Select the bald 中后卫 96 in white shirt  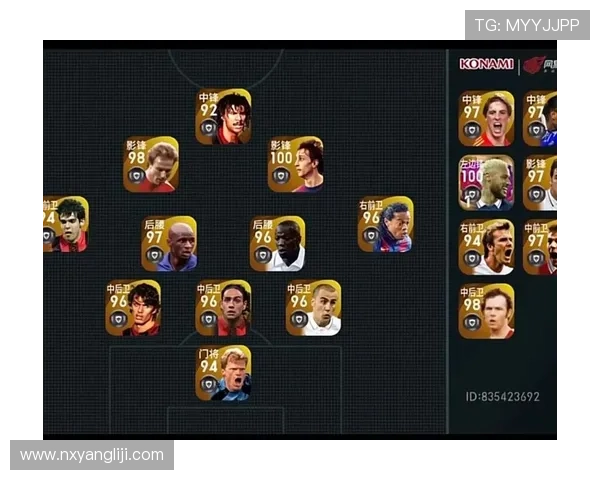pos(313,308)
